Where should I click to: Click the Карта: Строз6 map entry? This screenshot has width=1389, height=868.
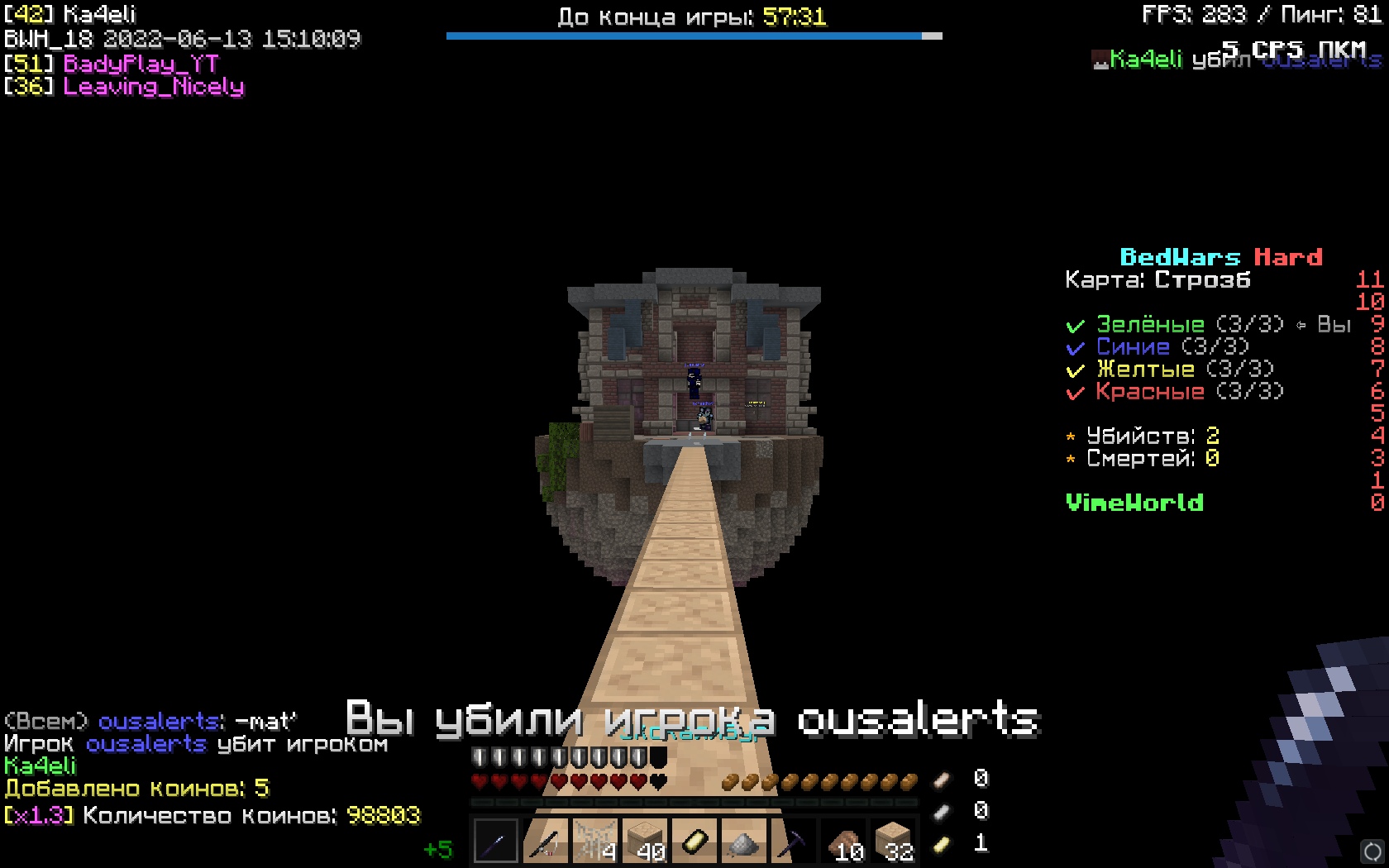click(1157, 280)
